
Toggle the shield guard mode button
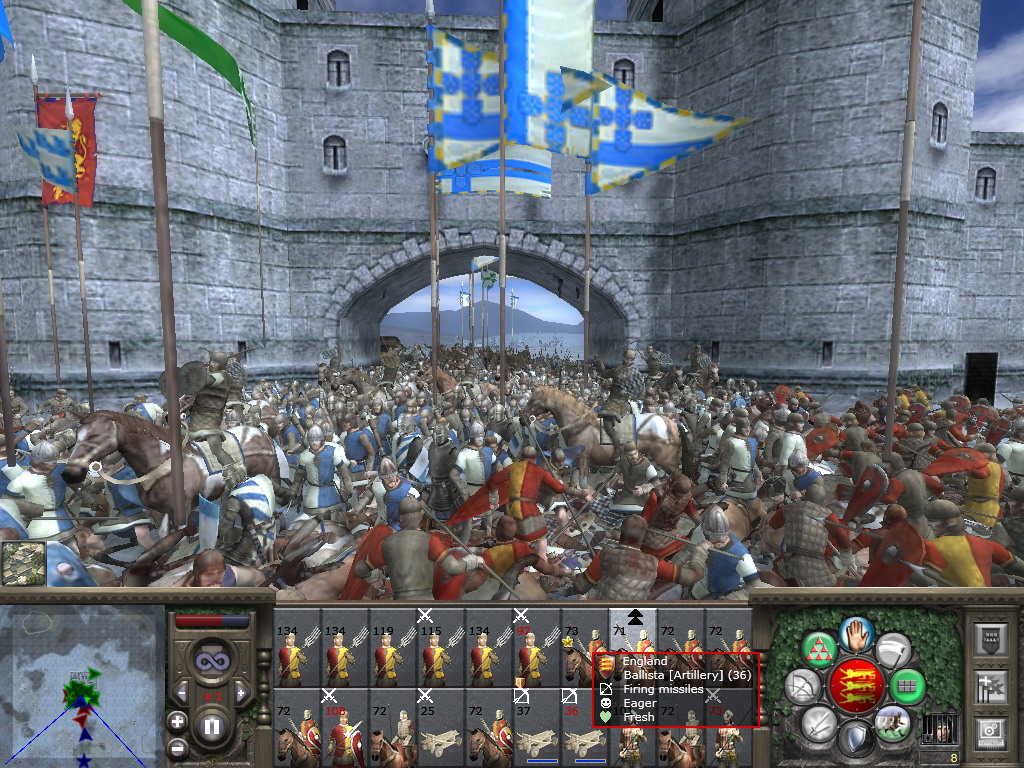(x=856, y=739)
